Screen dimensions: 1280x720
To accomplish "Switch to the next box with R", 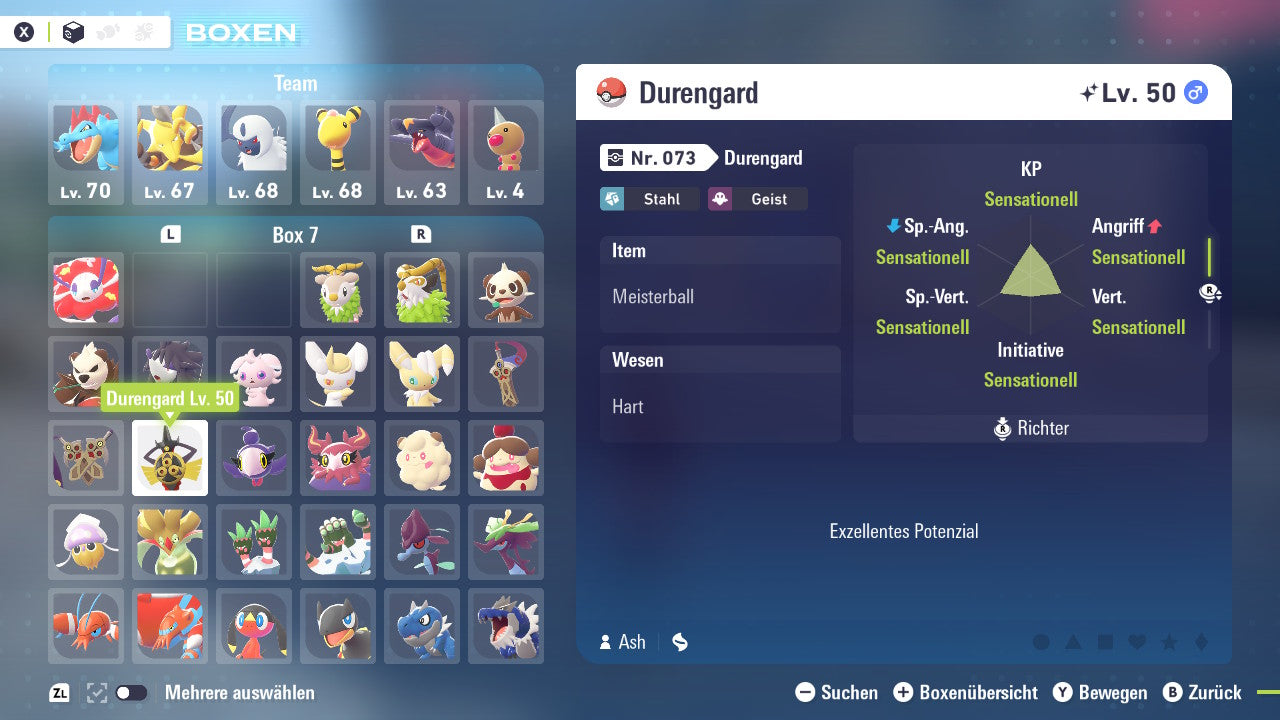I will tap(422, 234).
